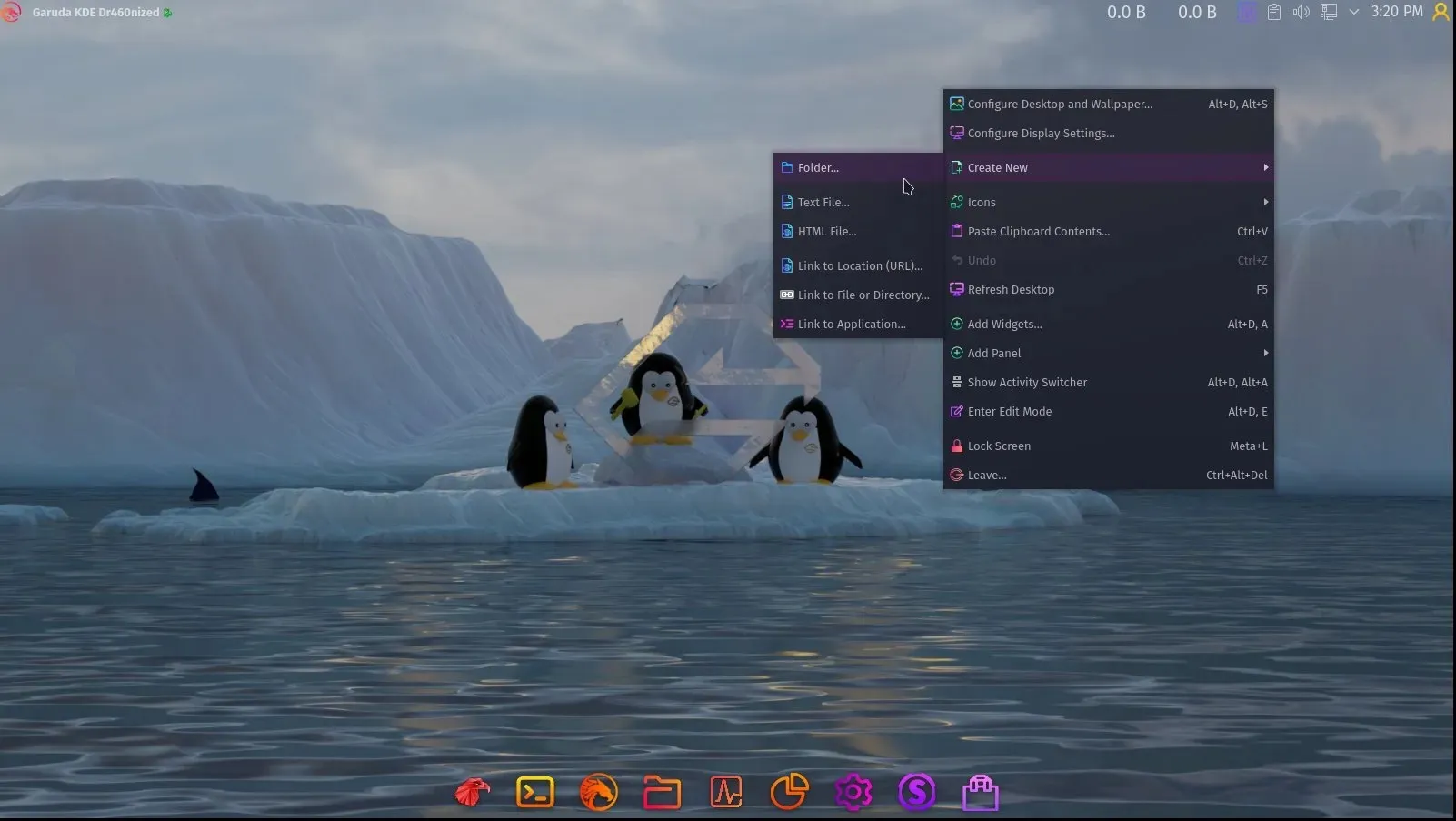
Task: Select Folder from Create New submenu
Action: (x=817, y=167)
